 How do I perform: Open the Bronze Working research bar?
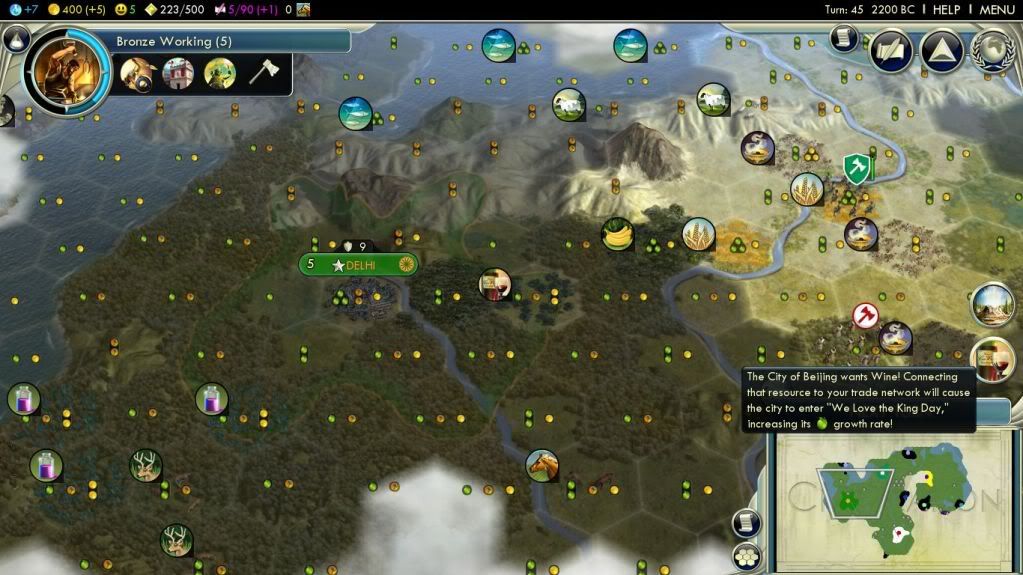pos(230,41)
